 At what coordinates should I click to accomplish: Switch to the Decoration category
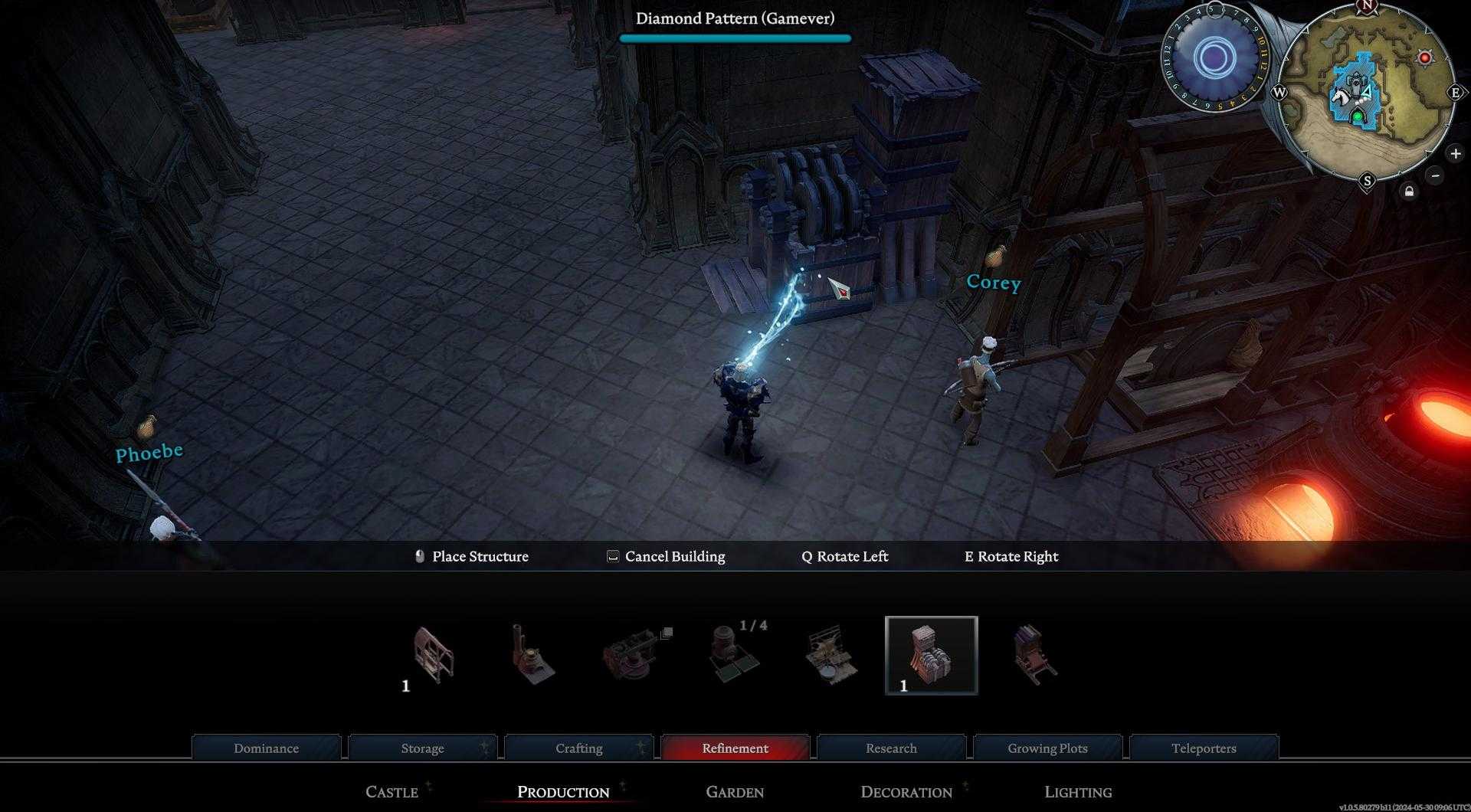click(x=906, y=792)
